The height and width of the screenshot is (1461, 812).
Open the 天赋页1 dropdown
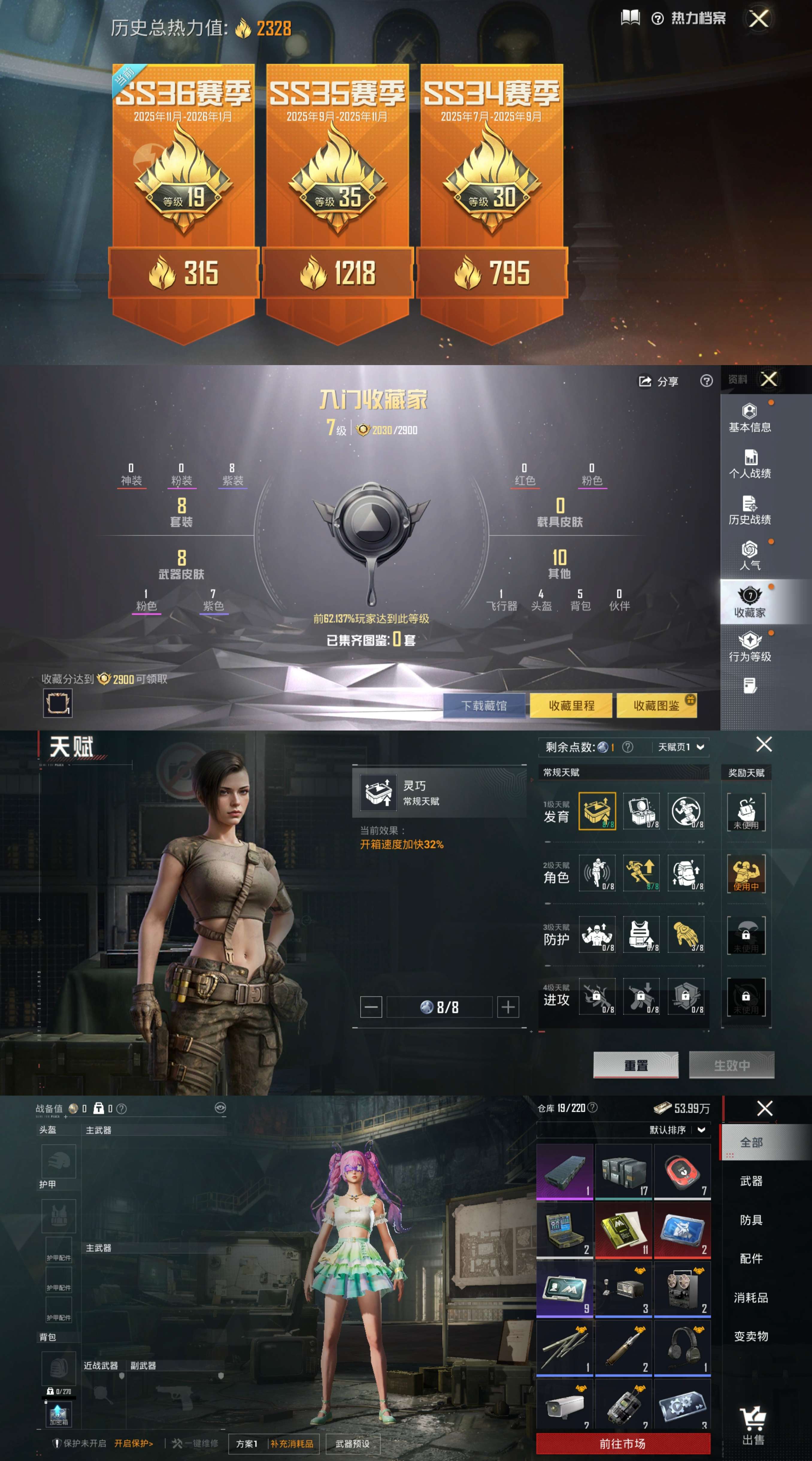(x=681, y=747)
